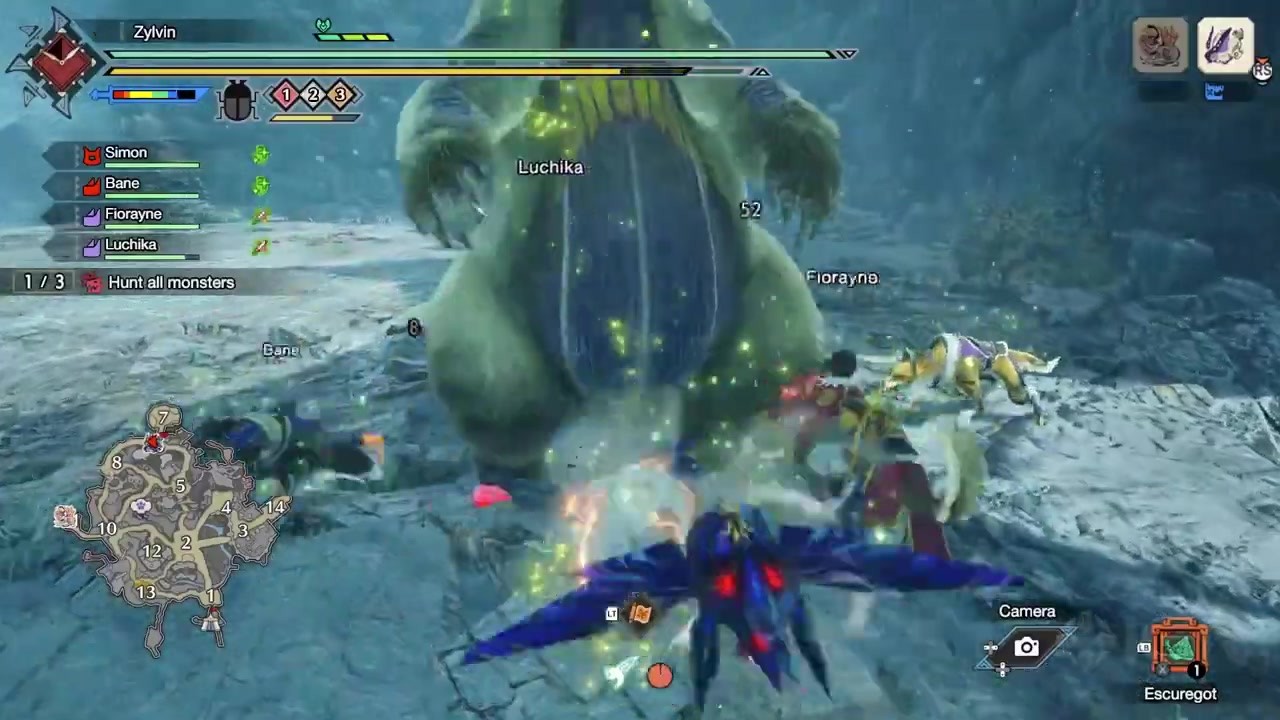1280x720 pixels.
Task: Select Simon in the party list
Action: click(x=125, y=153)
